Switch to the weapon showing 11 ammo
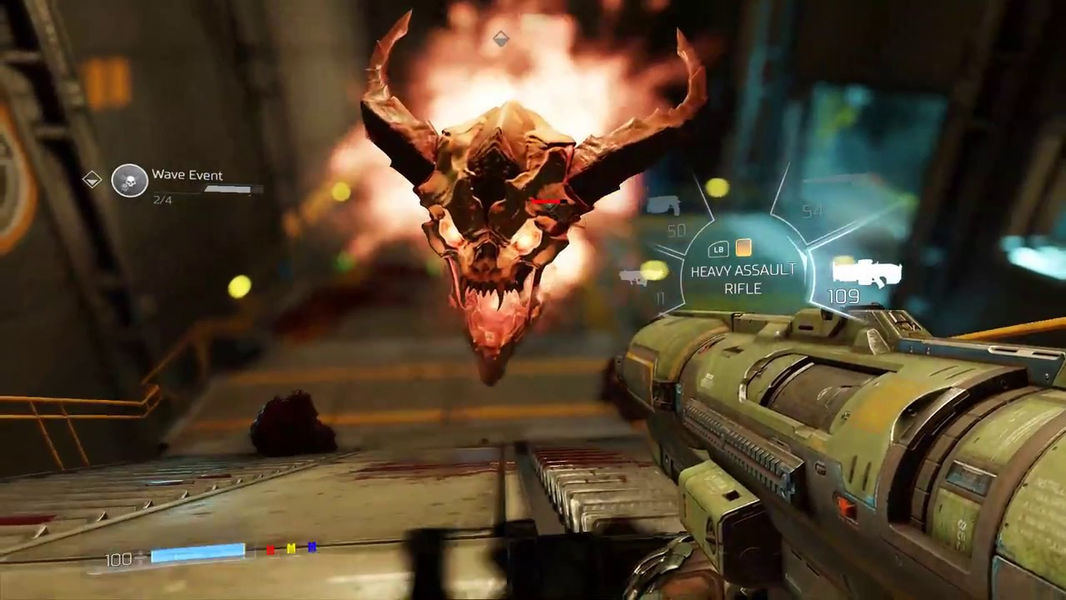The image size is (1066, 600). pos(632,276)
